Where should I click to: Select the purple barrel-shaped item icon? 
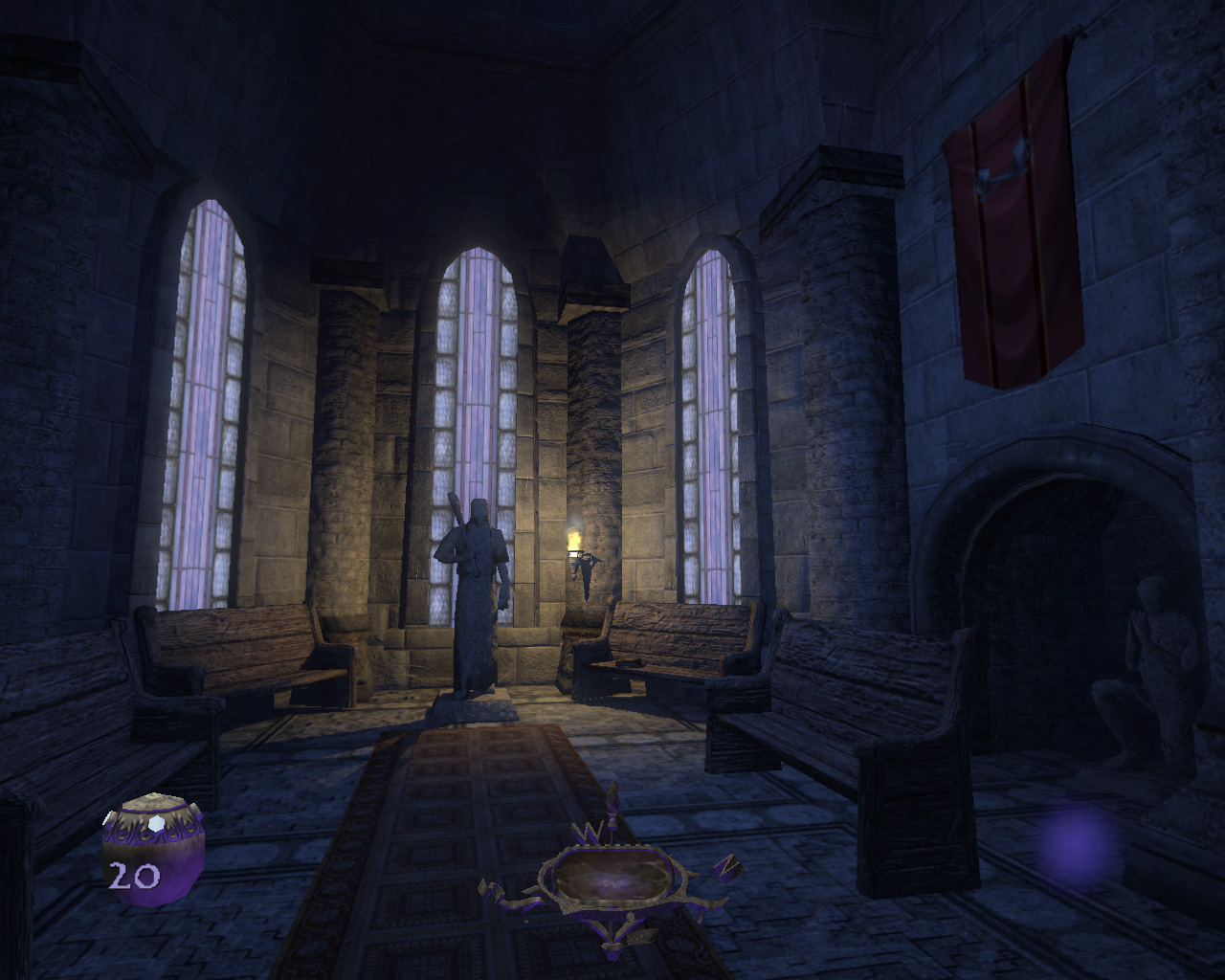(x=153, y=849)
